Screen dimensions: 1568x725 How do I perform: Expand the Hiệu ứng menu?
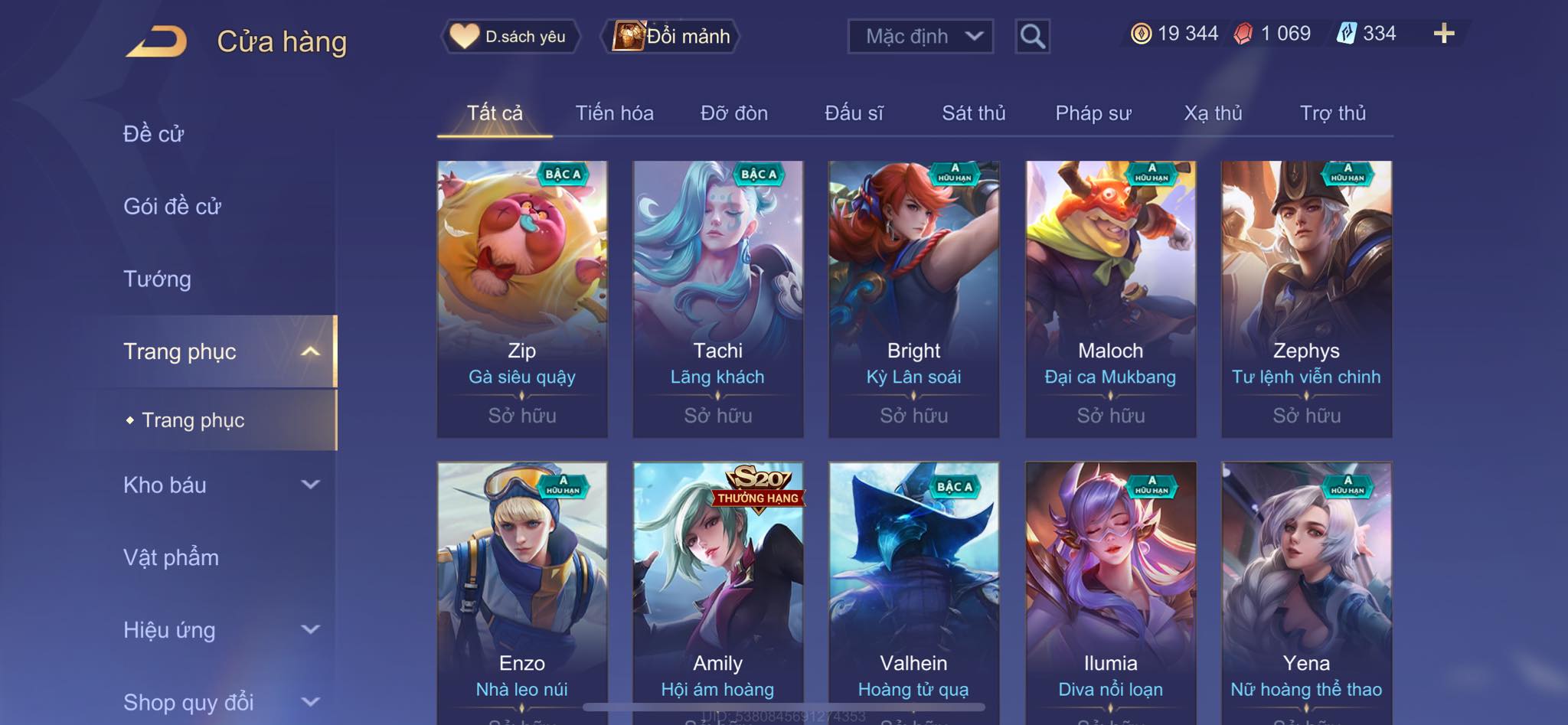(220, 630)
